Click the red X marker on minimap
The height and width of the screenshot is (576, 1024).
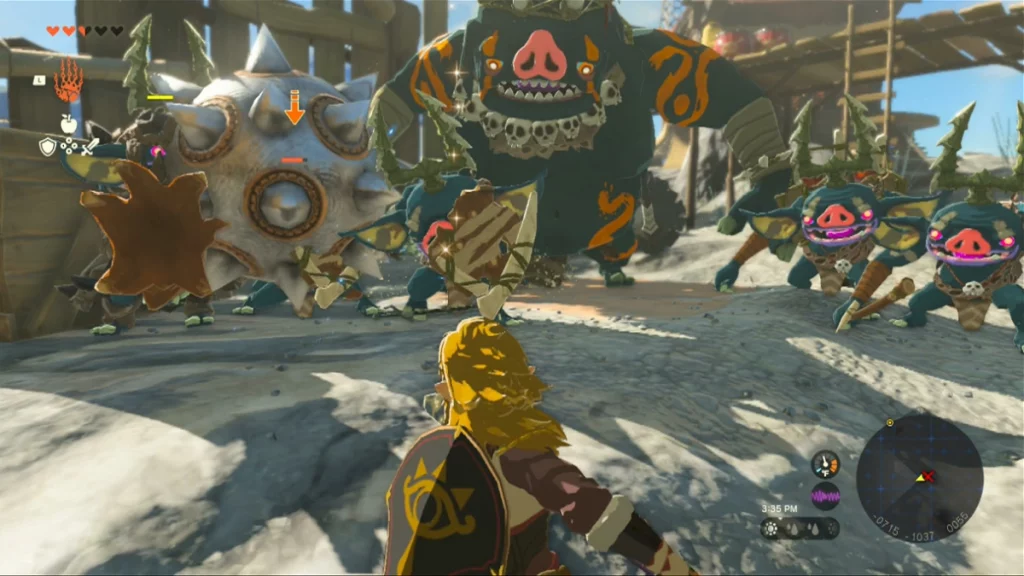[x=929, y=476]
